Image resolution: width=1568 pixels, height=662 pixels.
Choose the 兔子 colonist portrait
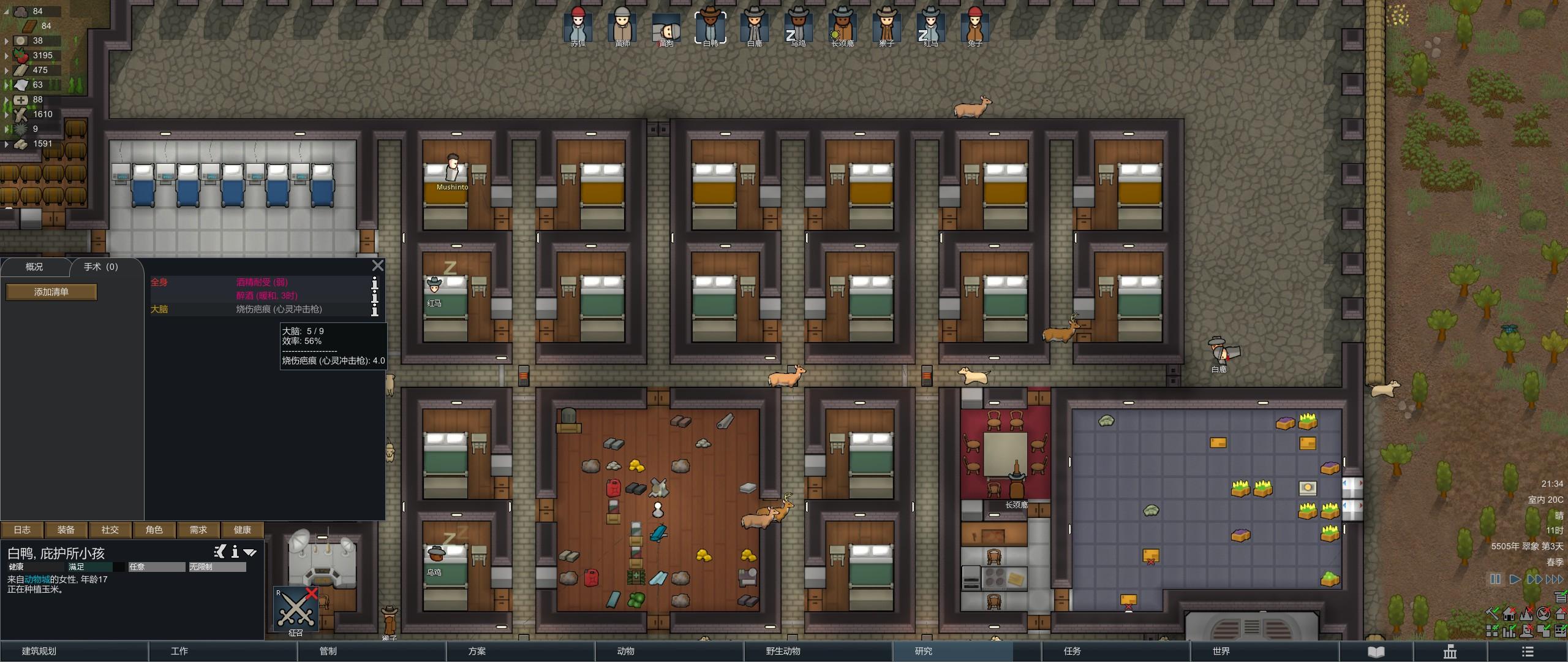coord(975,26)
